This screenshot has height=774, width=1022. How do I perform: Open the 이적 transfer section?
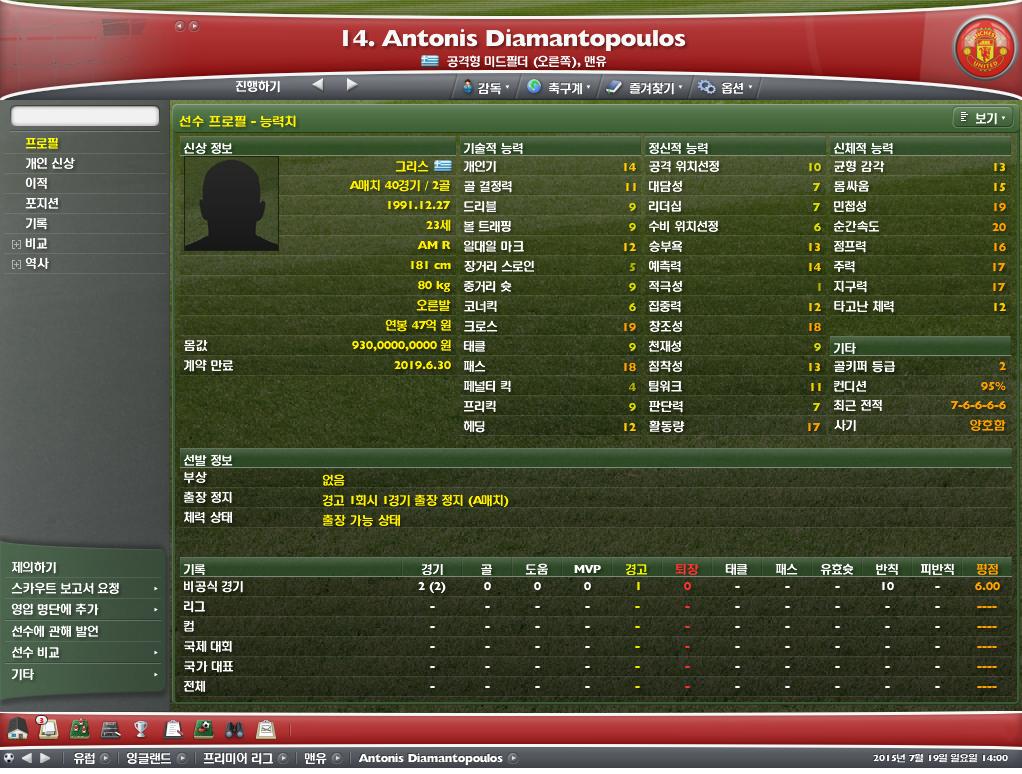point(36,183)
